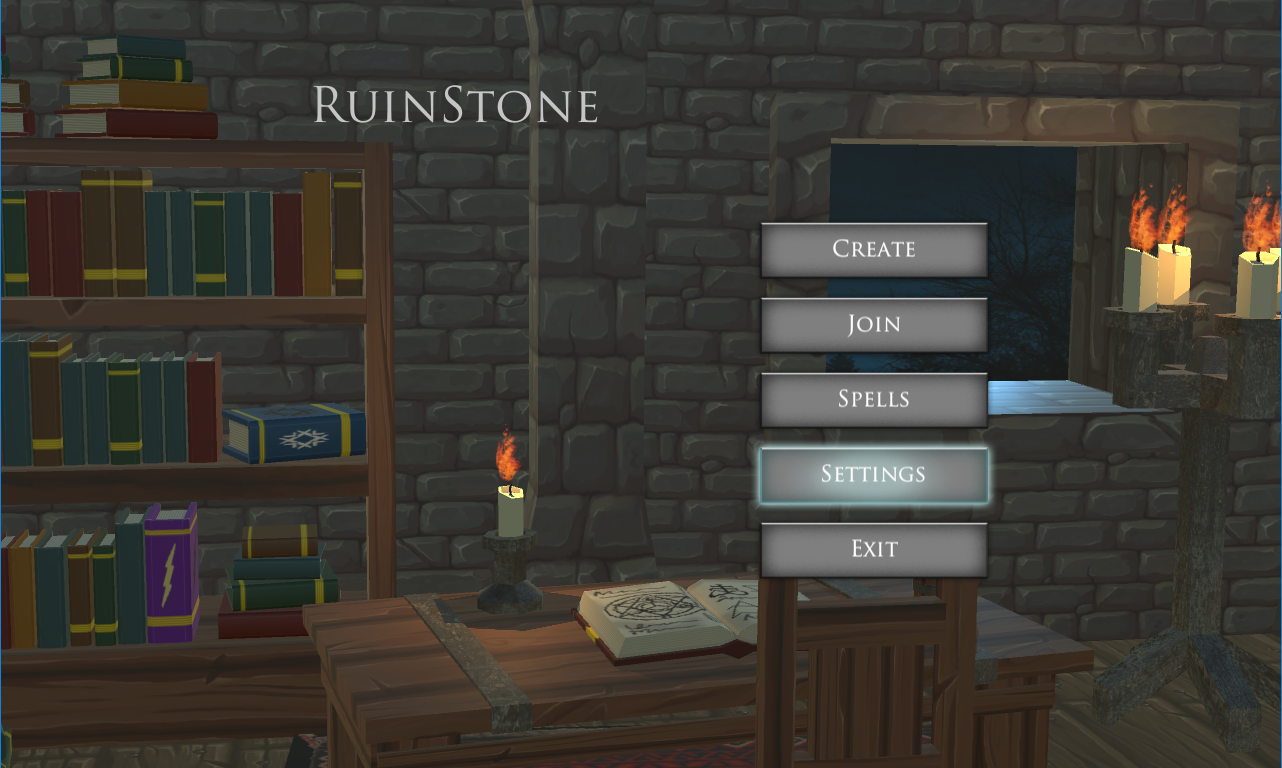
Task: Open the Spells menu
Action: [x=874, y=398]
